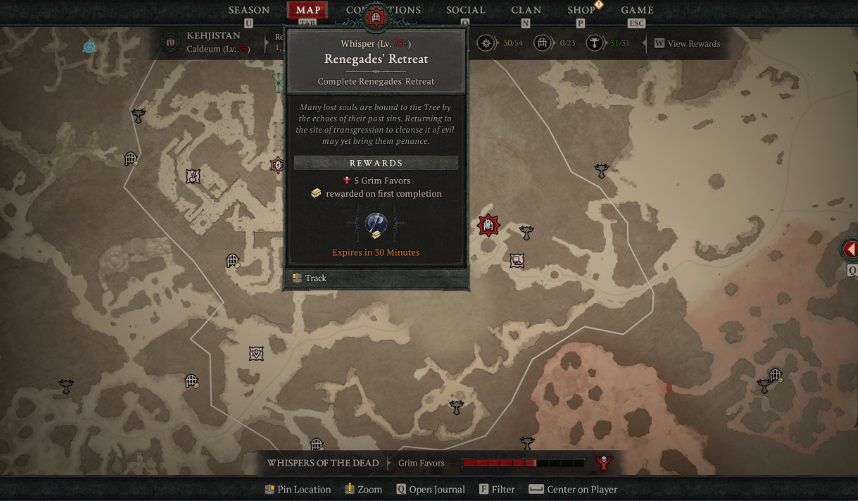Click the Pin Location option
Viewport: 858px width, 501px height.
(x=298, y=490)
